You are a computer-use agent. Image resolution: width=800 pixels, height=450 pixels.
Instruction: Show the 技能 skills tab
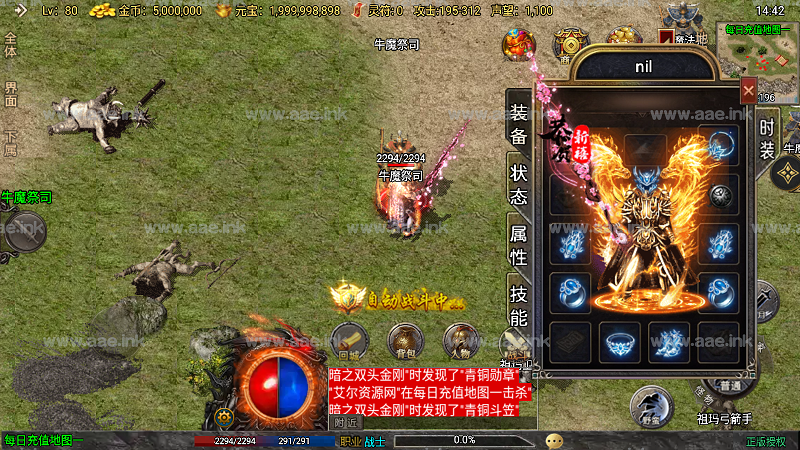point(518,306)
